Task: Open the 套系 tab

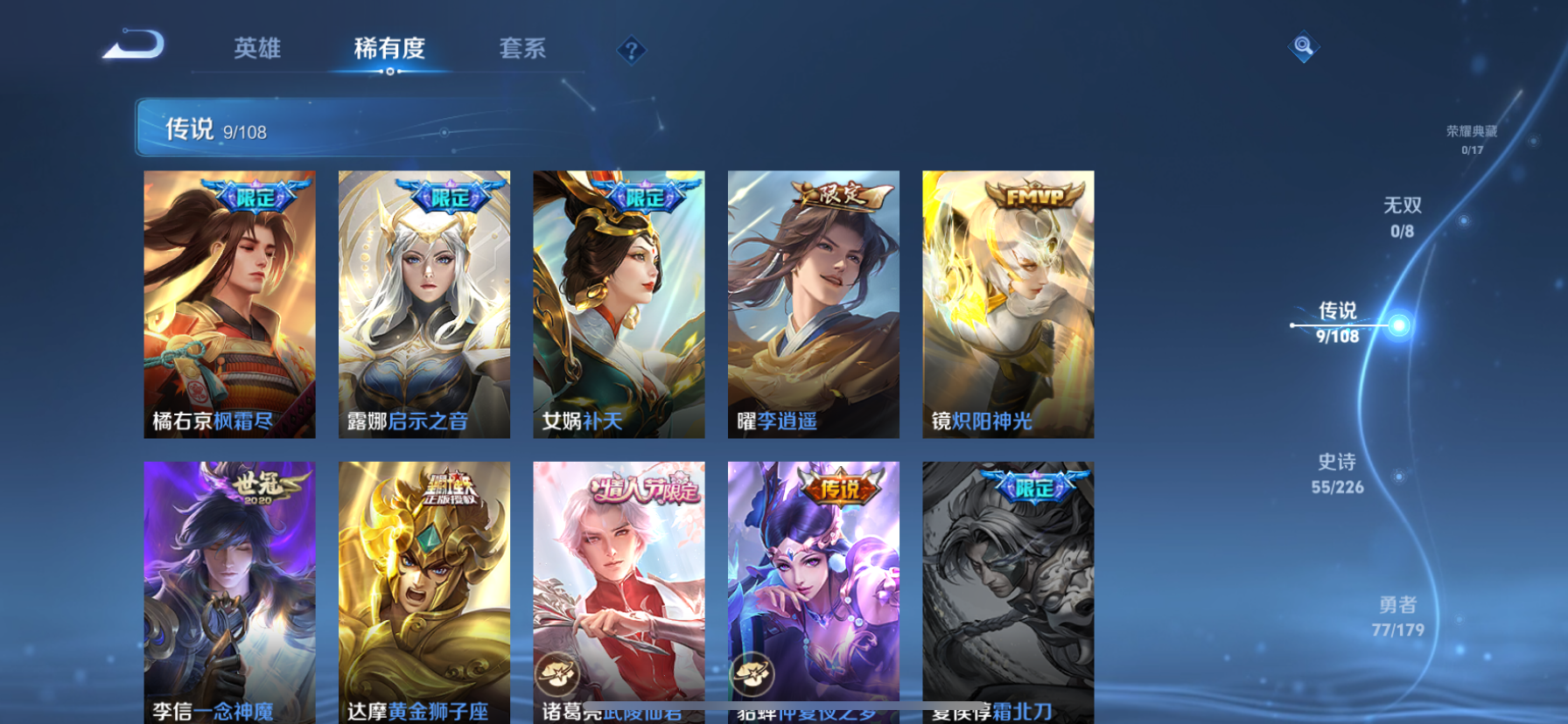Action: [522, 48]
